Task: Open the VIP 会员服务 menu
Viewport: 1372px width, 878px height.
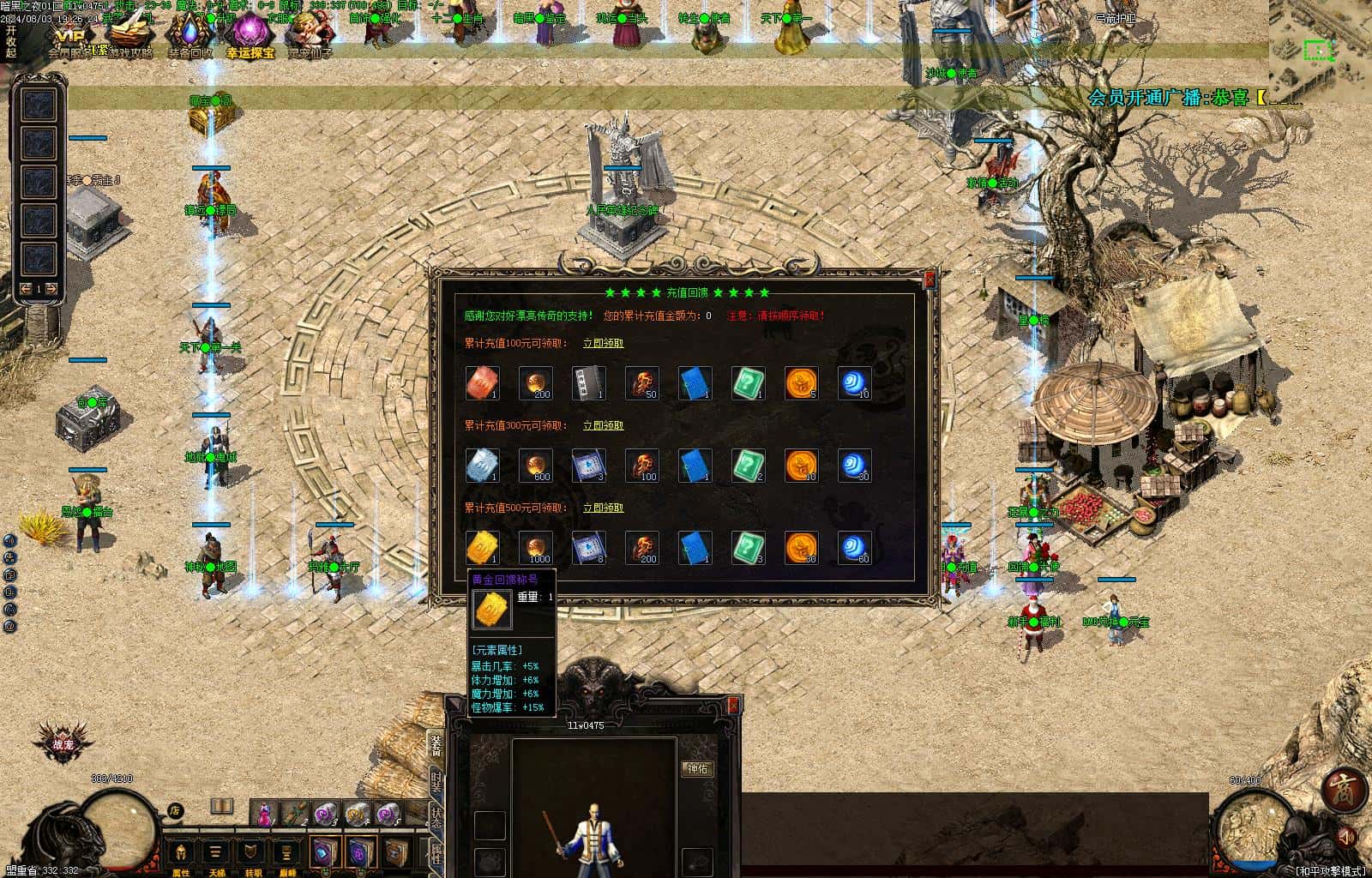Action: point(74,36)
